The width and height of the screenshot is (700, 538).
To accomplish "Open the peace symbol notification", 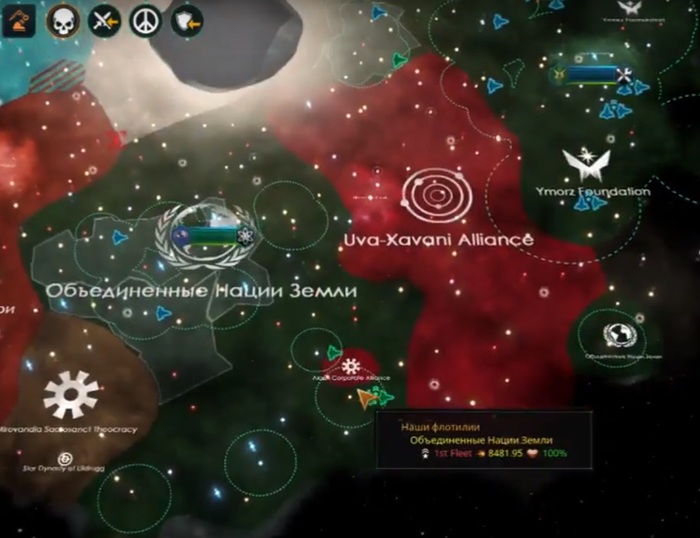I will point(146,21).
